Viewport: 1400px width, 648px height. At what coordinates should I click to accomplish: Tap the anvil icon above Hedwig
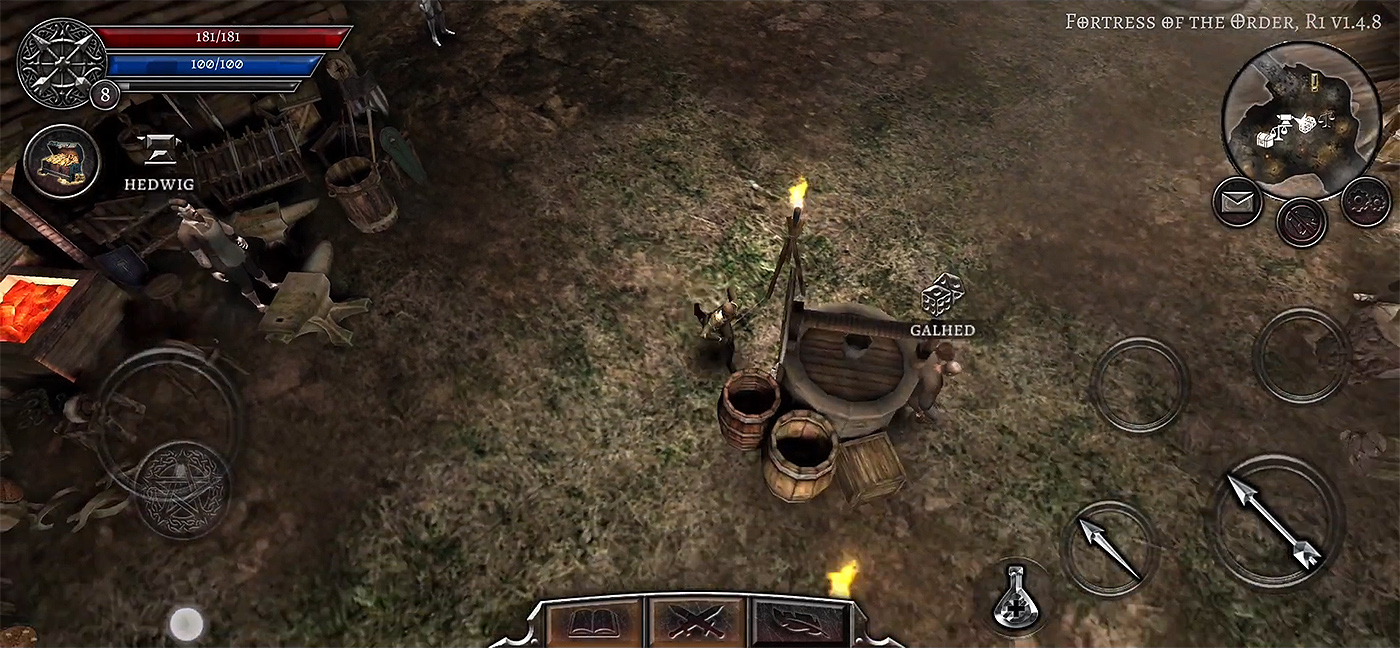click(159, 151)
